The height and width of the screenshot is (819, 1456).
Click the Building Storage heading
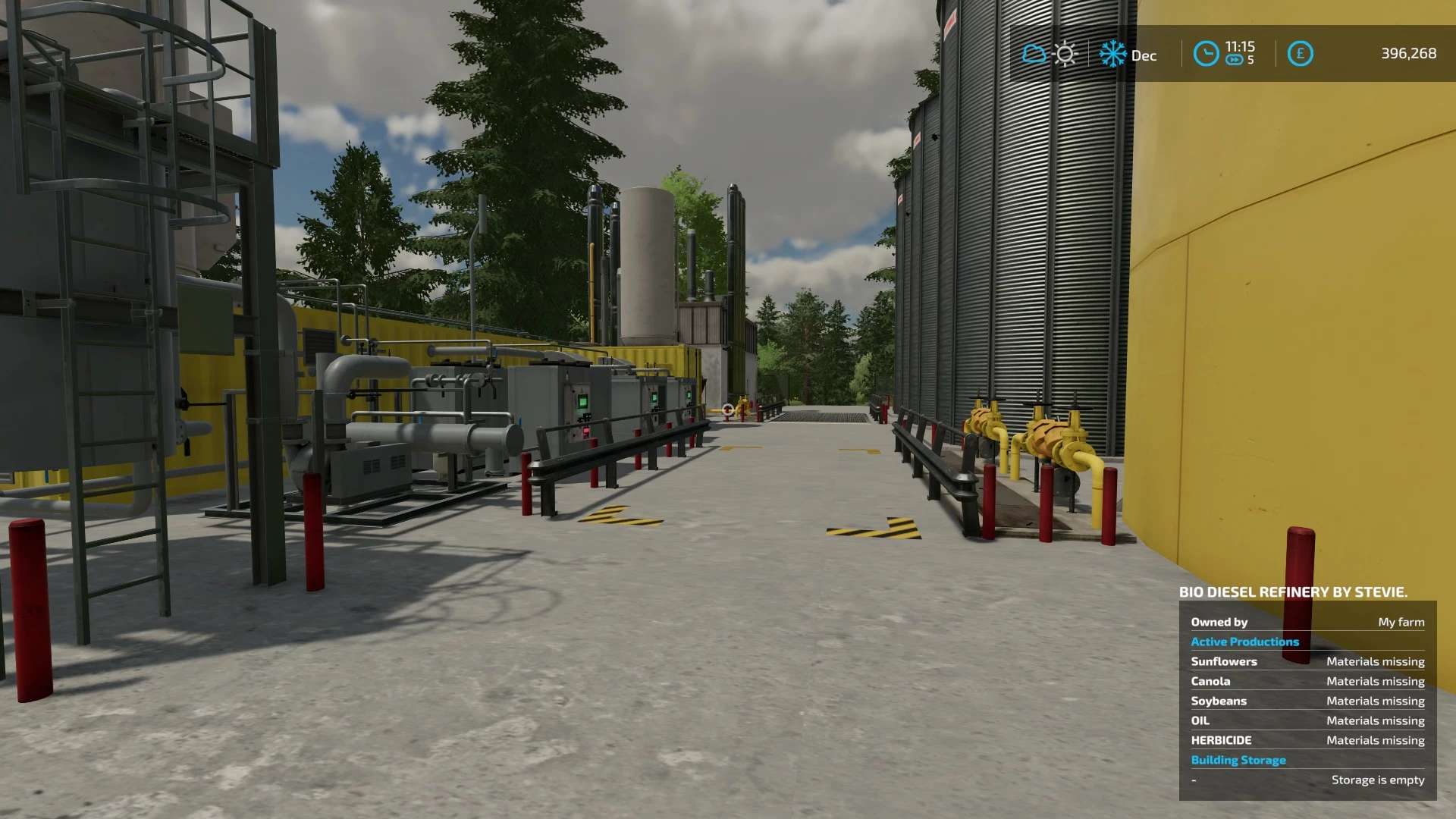pos(1238,760)
